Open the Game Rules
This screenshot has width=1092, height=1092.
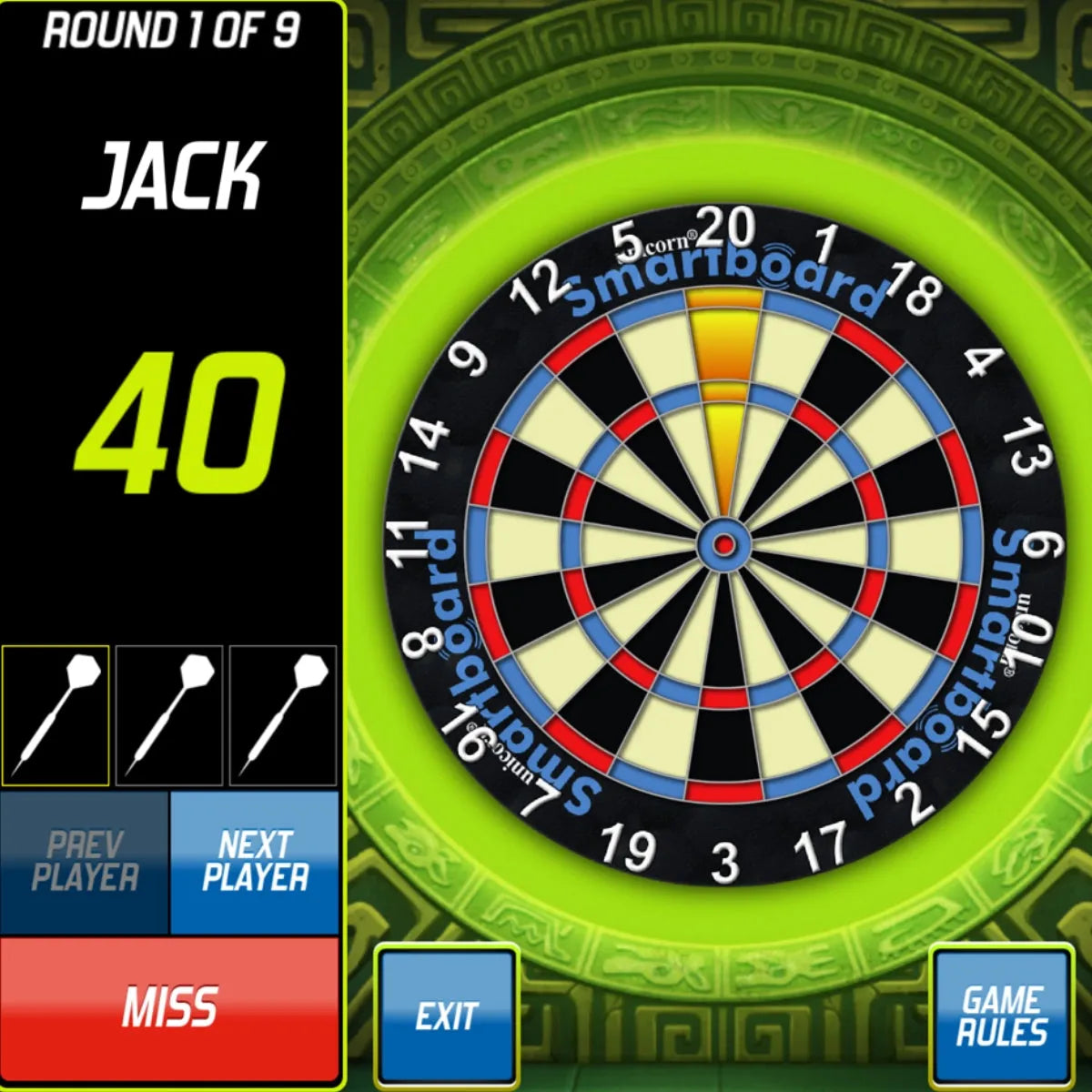pyautogui.click(x=1001, y=1015)
